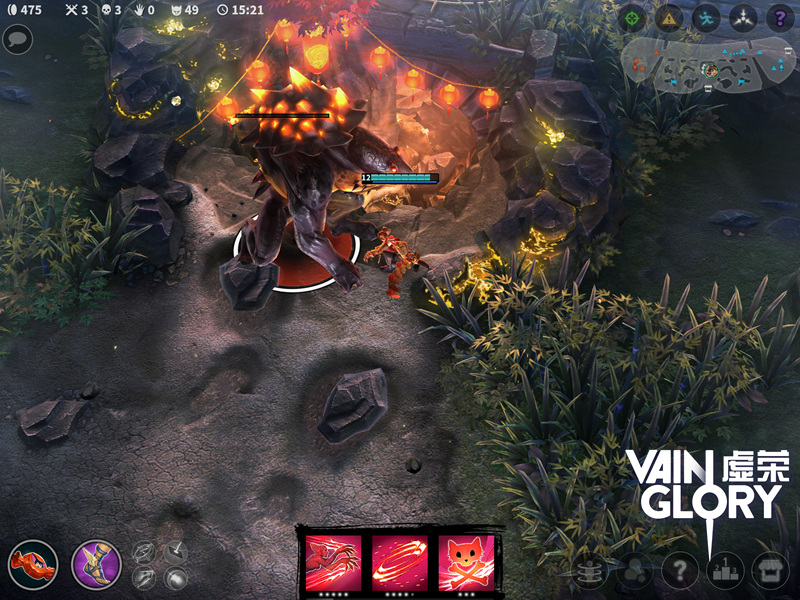Send the yellow warning triangle ping
Screen dimensions: 800x600
coord(669,17)
